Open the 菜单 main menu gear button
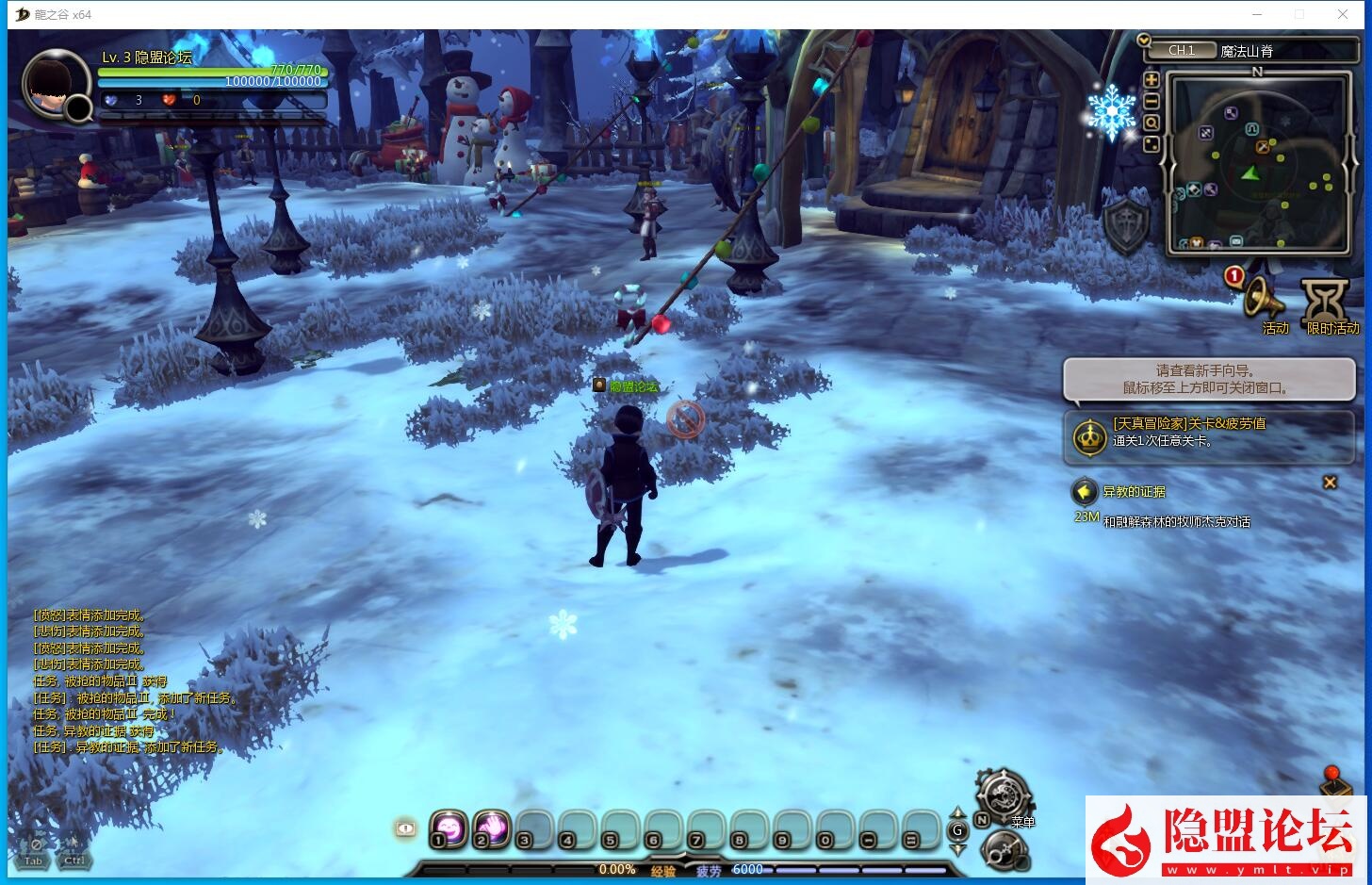Screen dimensions: 1372x885 click(1004, 795)
